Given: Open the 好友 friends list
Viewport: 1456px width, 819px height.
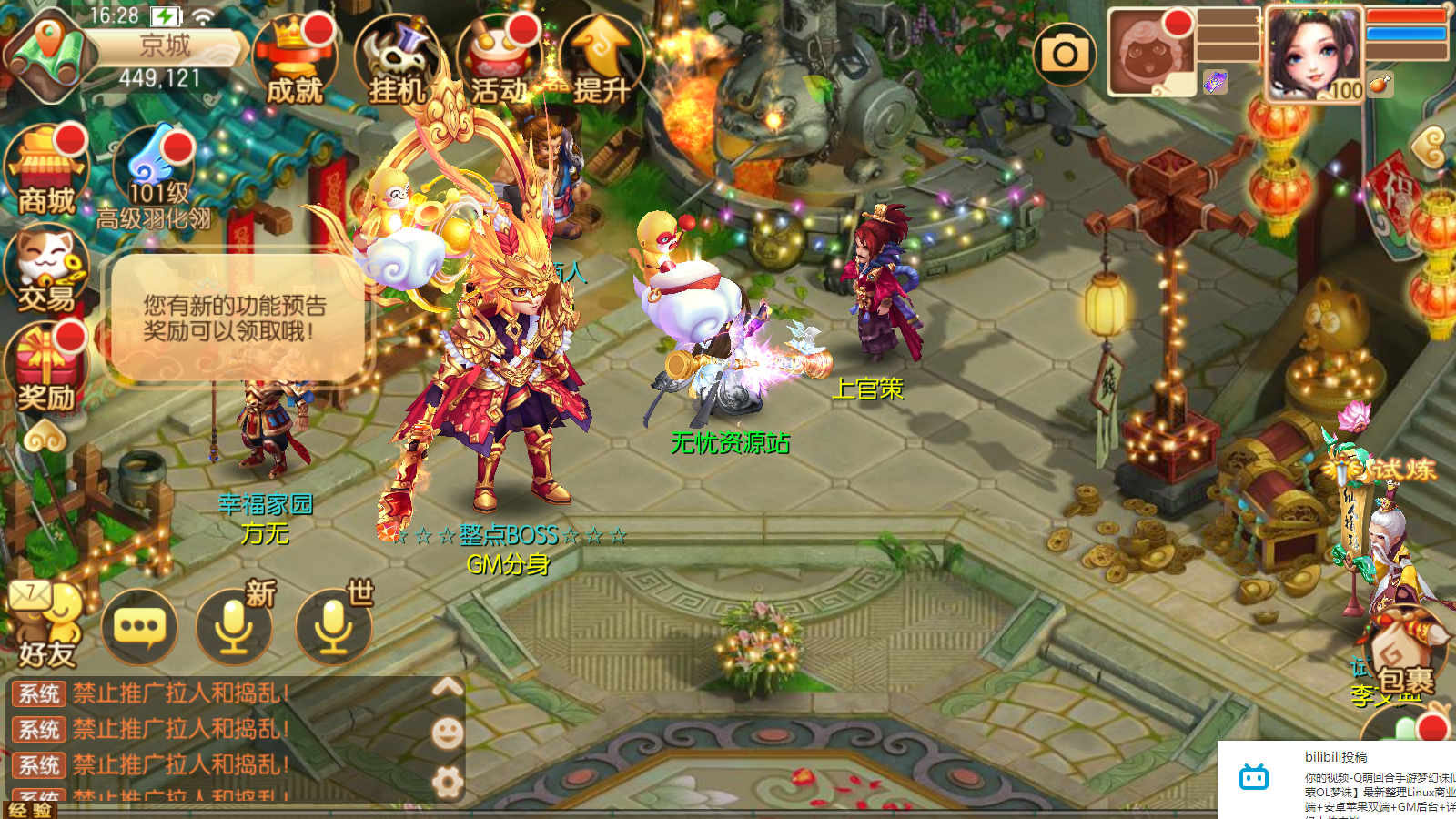Looking at the screenshot, I should click(x=45, y=625).
